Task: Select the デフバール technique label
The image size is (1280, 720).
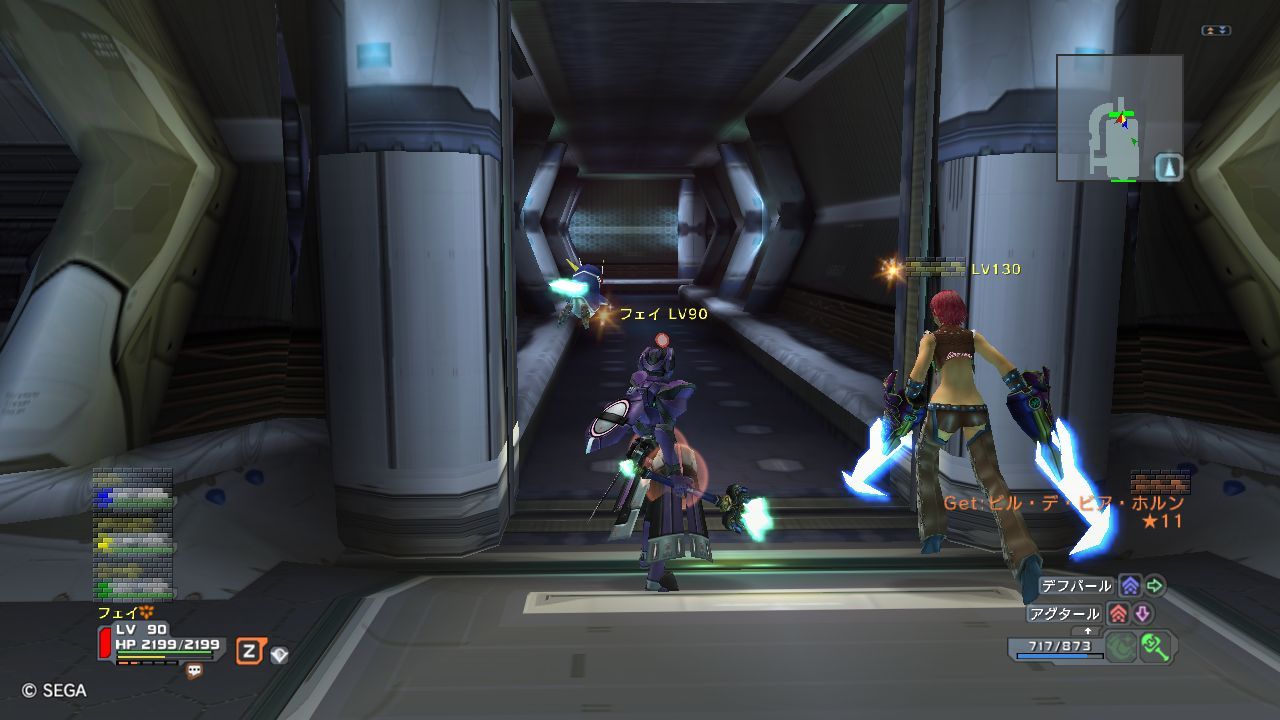Action: coord(1075,586)
